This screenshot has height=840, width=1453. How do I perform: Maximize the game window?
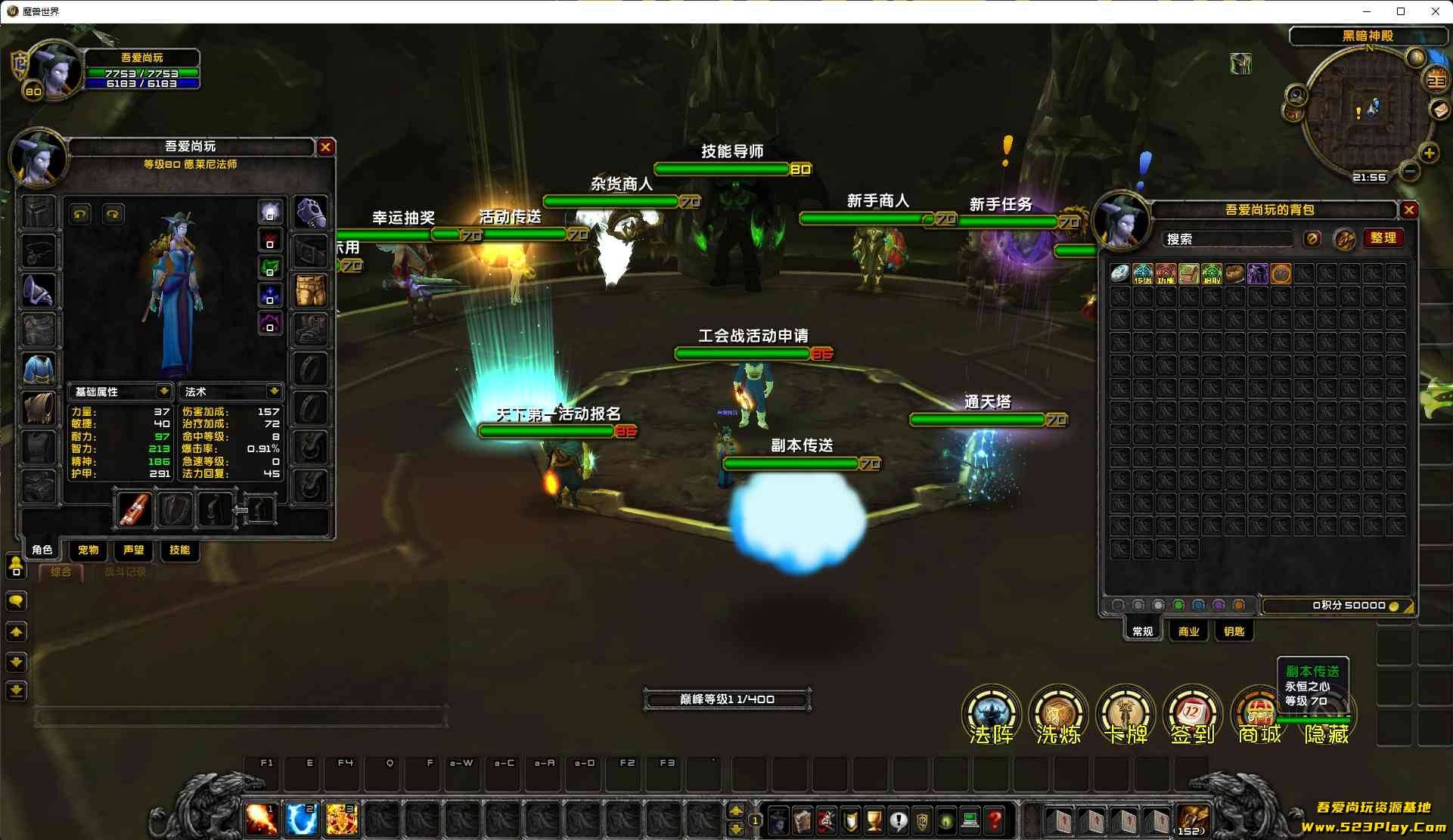1401,11
